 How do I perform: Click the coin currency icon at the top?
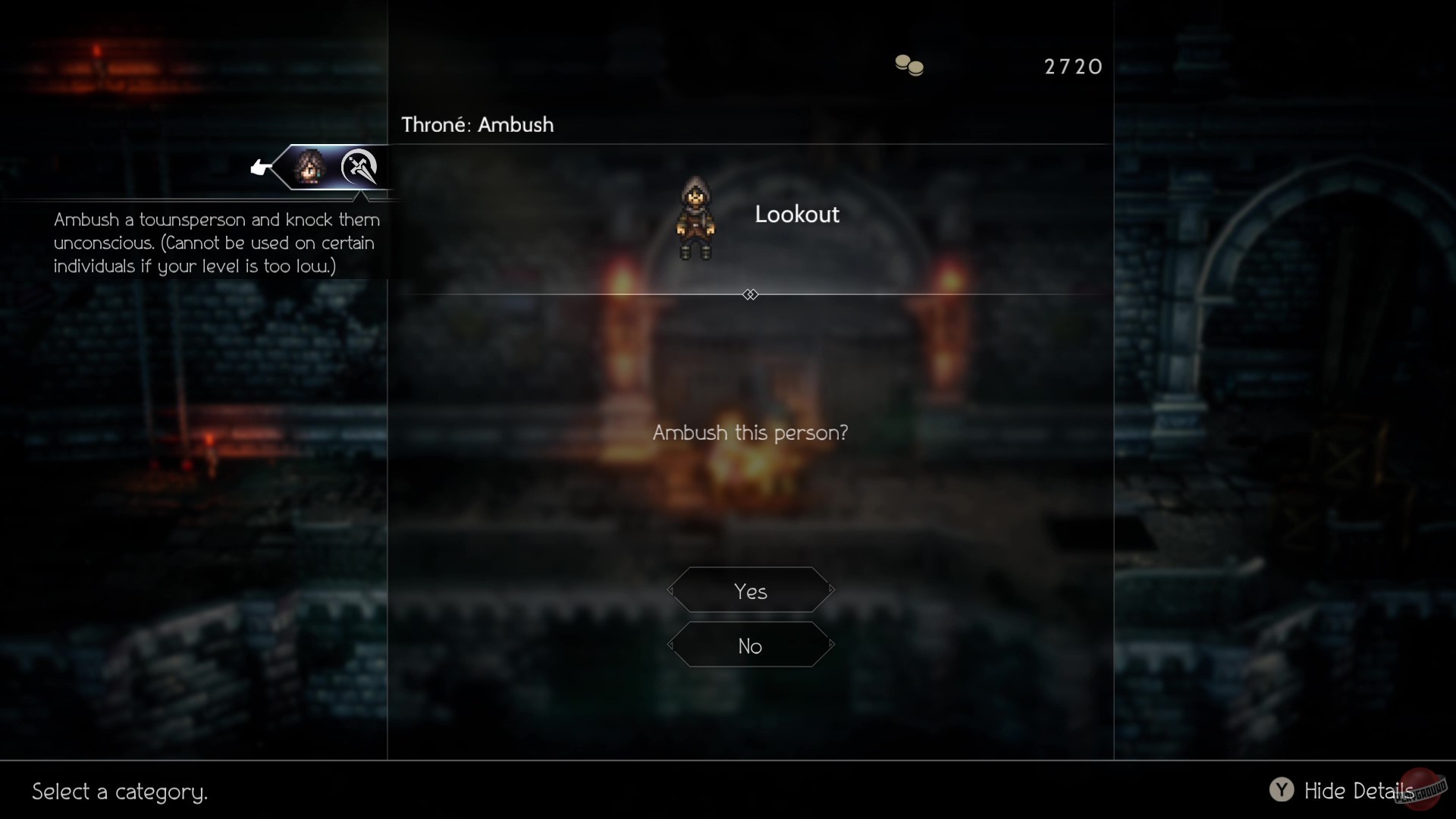pyautogui.click(x=908, y=65)
